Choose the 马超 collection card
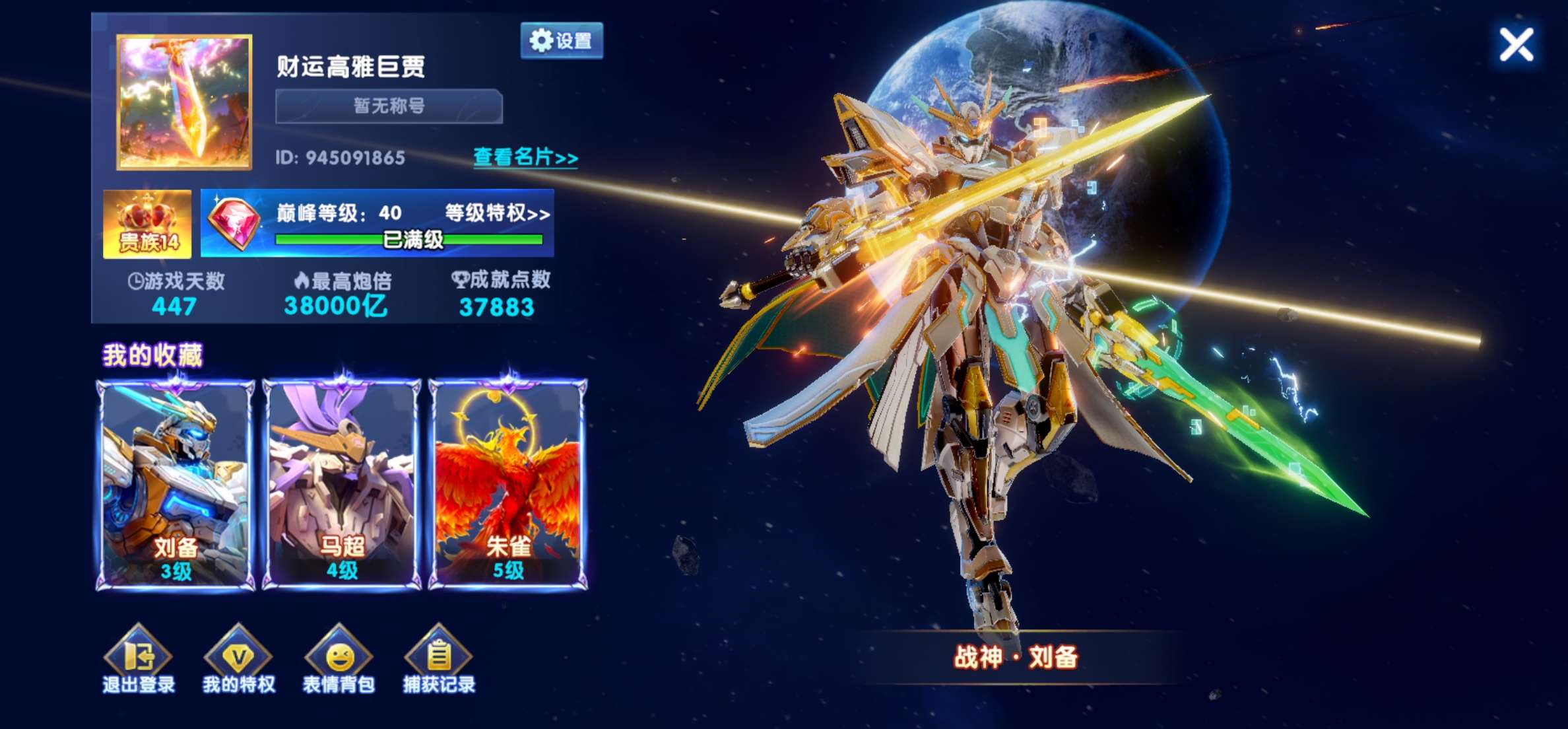The image size is (1568, 729). pos(342,484)
